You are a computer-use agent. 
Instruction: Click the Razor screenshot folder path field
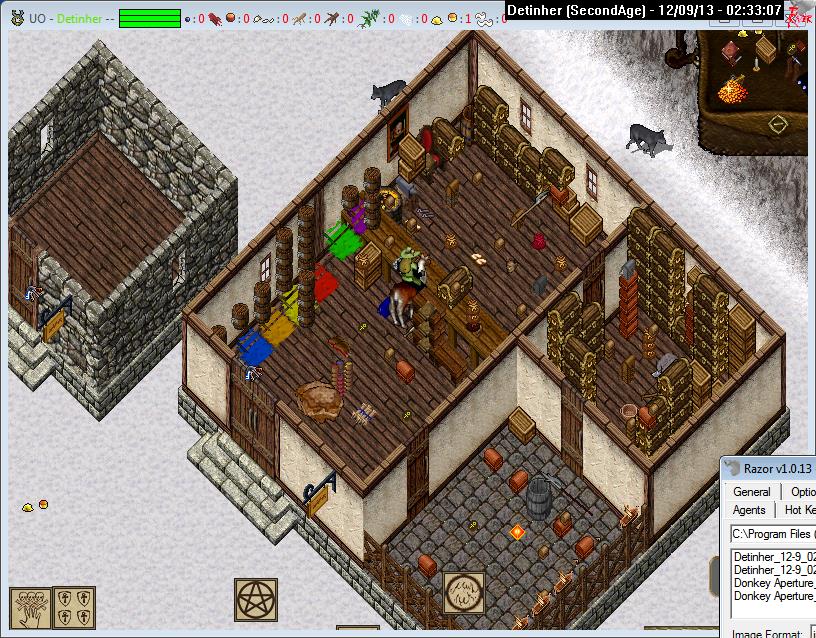pyautogui.click(x=772, y=533)
